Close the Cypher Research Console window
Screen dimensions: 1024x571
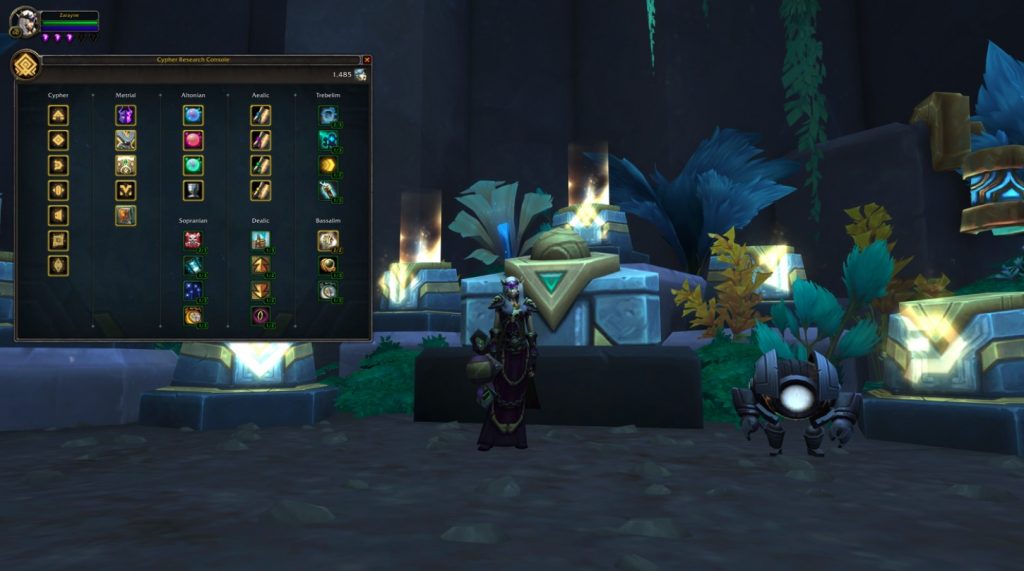coord(367,60)
